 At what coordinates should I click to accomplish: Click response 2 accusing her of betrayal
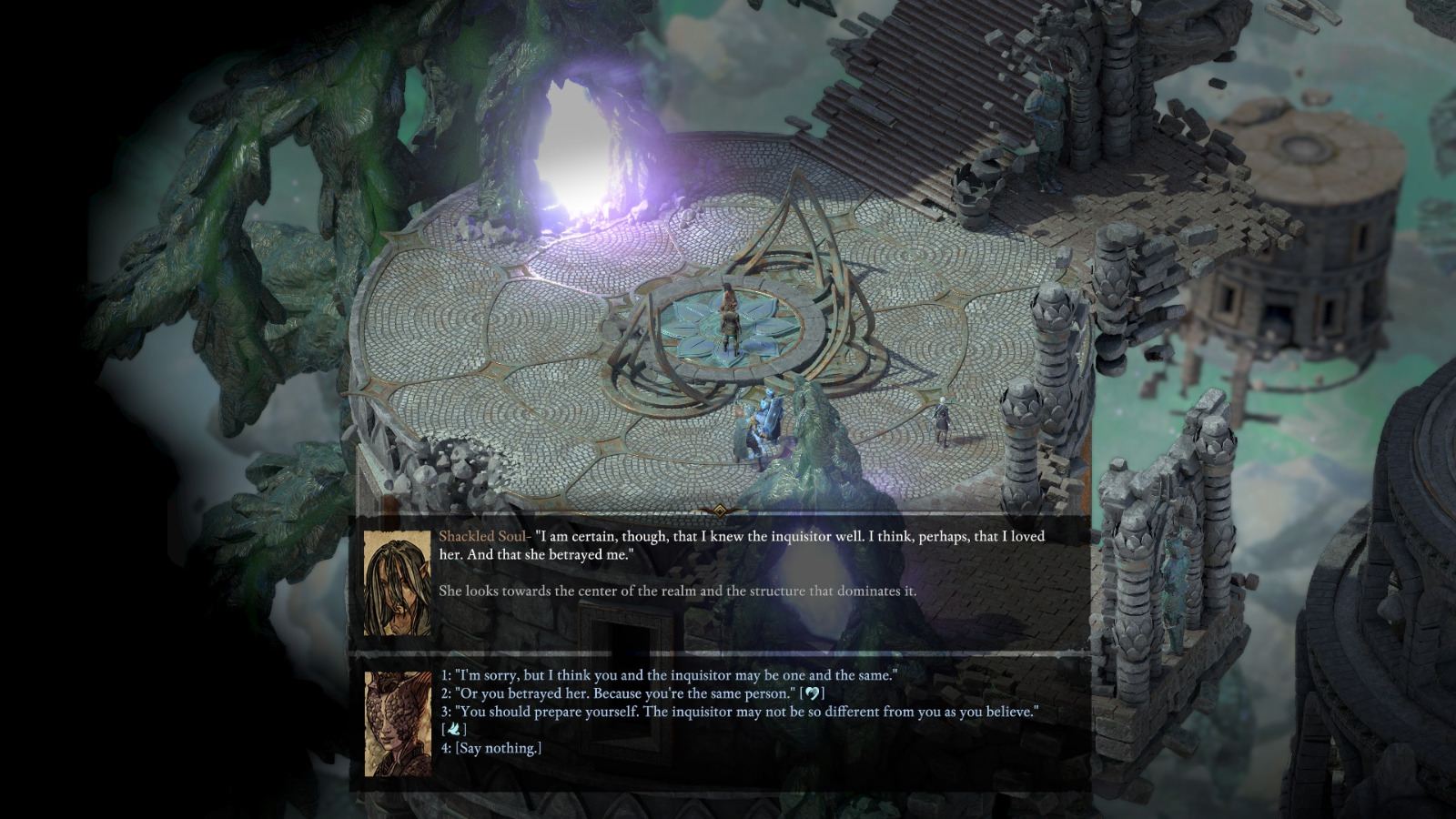coord(637,693)
